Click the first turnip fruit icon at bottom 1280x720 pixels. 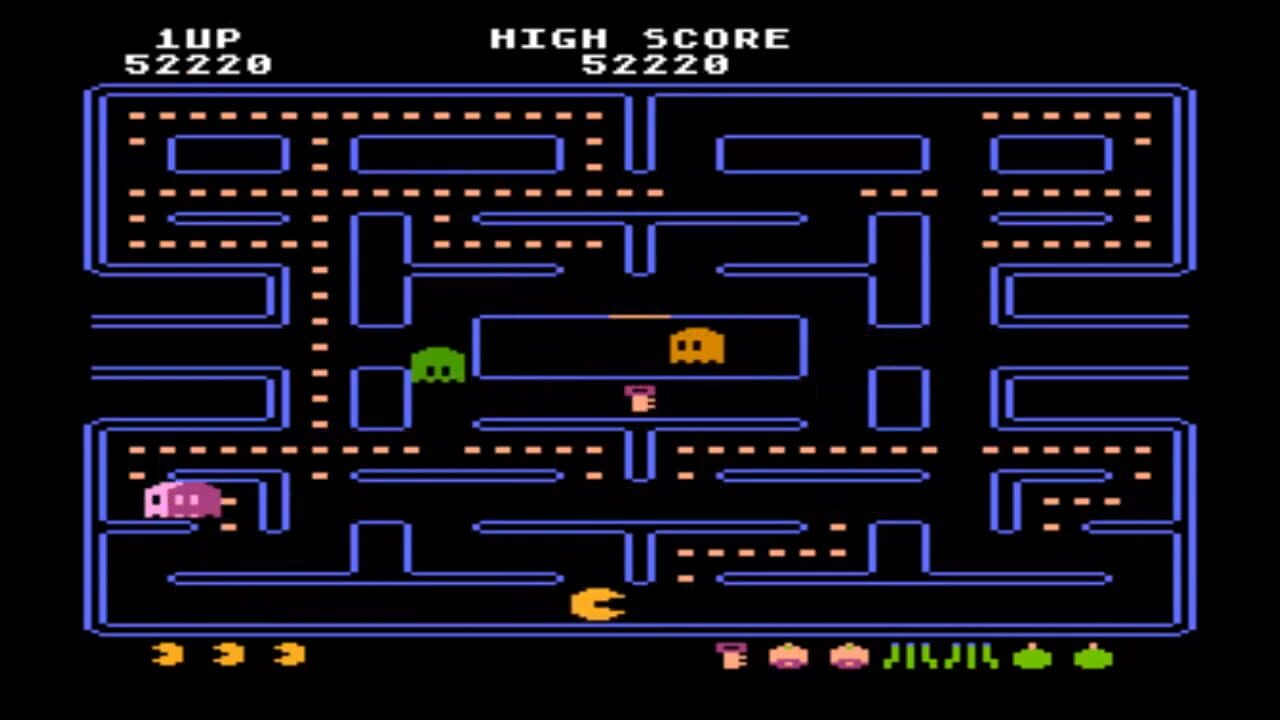[789, 657]
